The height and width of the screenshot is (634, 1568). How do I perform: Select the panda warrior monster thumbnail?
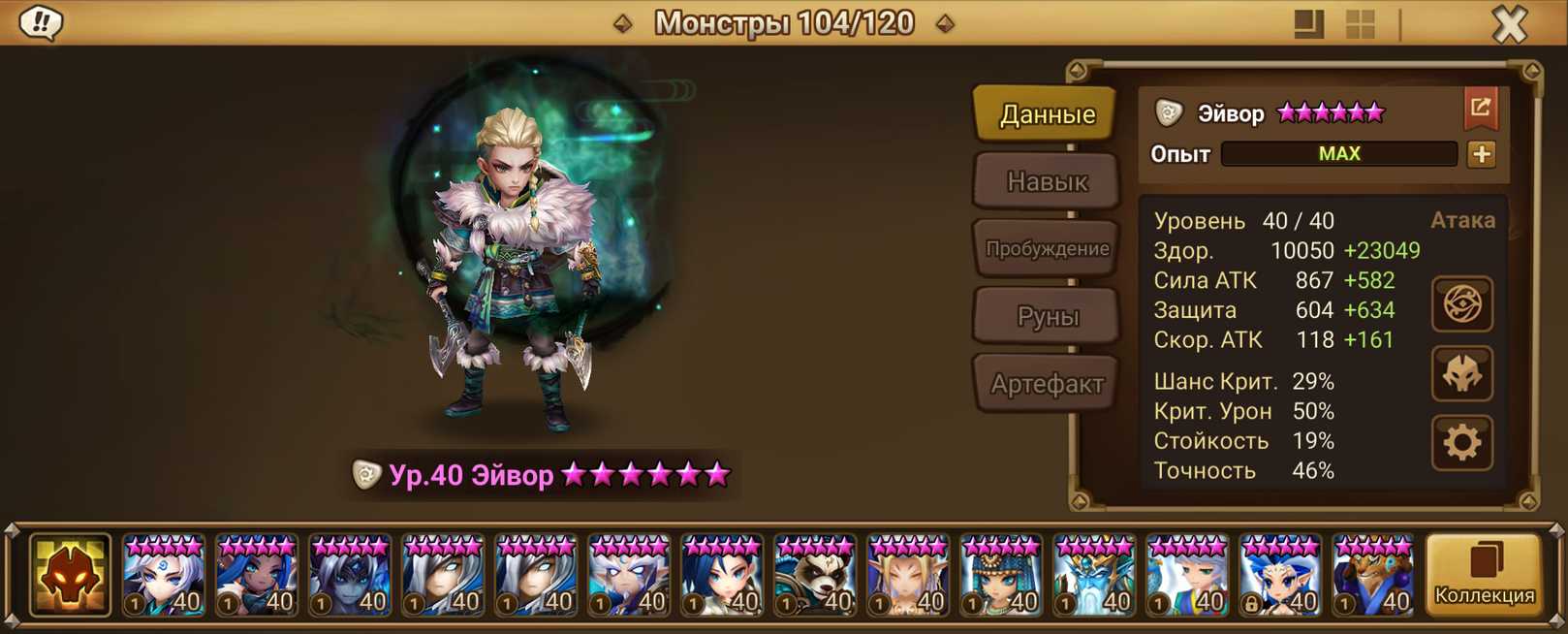click(x=815, y=576)
